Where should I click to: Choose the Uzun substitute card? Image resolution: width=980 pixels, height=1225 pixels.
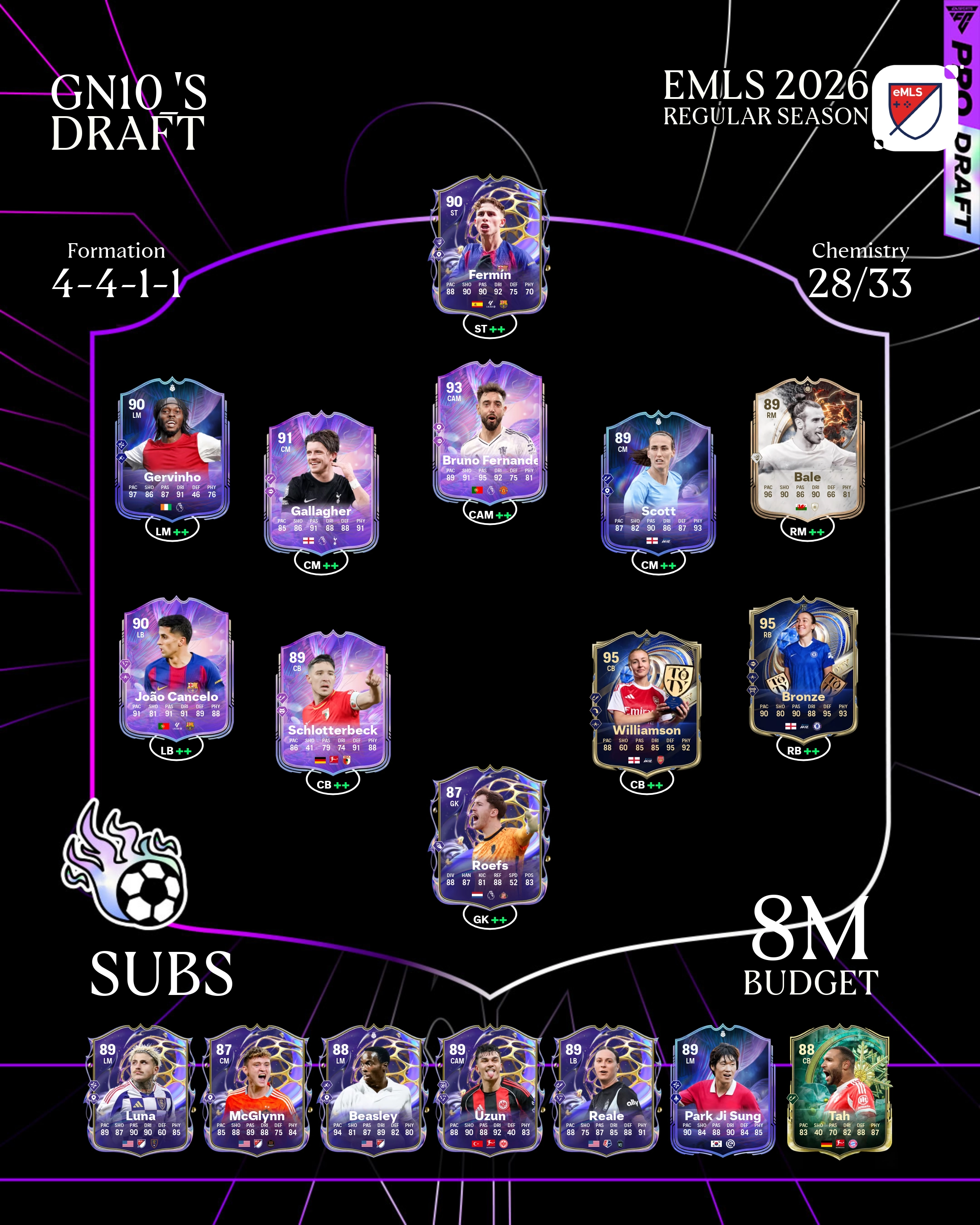coord(490,1090)
